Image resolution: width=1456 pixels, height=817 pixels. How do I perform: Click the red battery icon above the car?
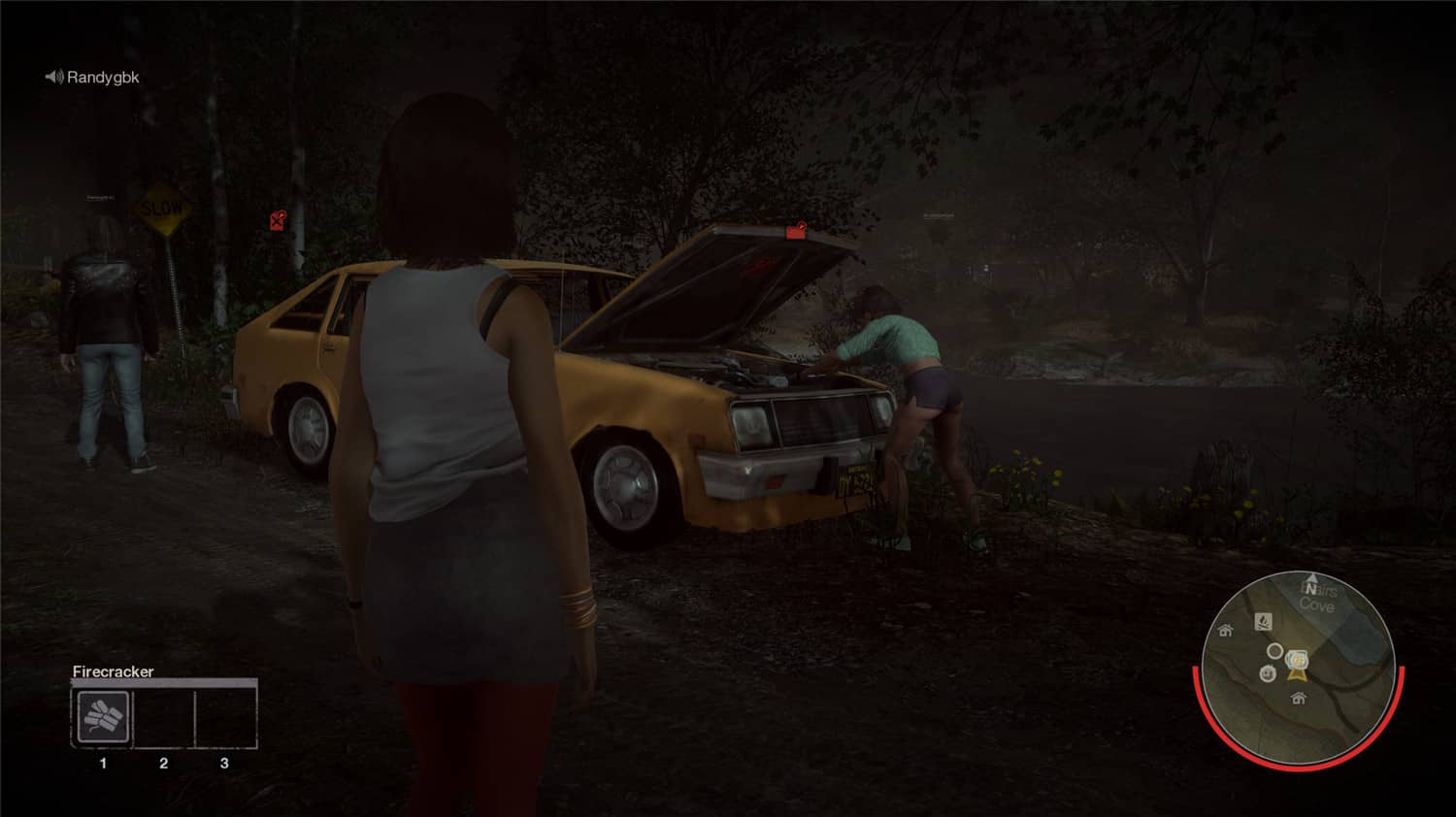[277, 220]
